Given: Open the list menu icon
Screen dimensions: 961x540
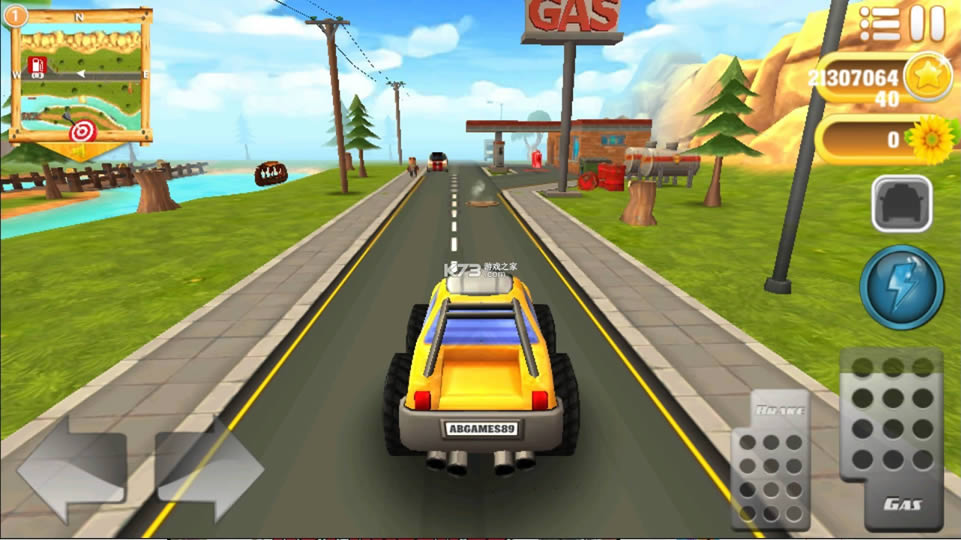Looking at the screenshot, I should point(880,23).
